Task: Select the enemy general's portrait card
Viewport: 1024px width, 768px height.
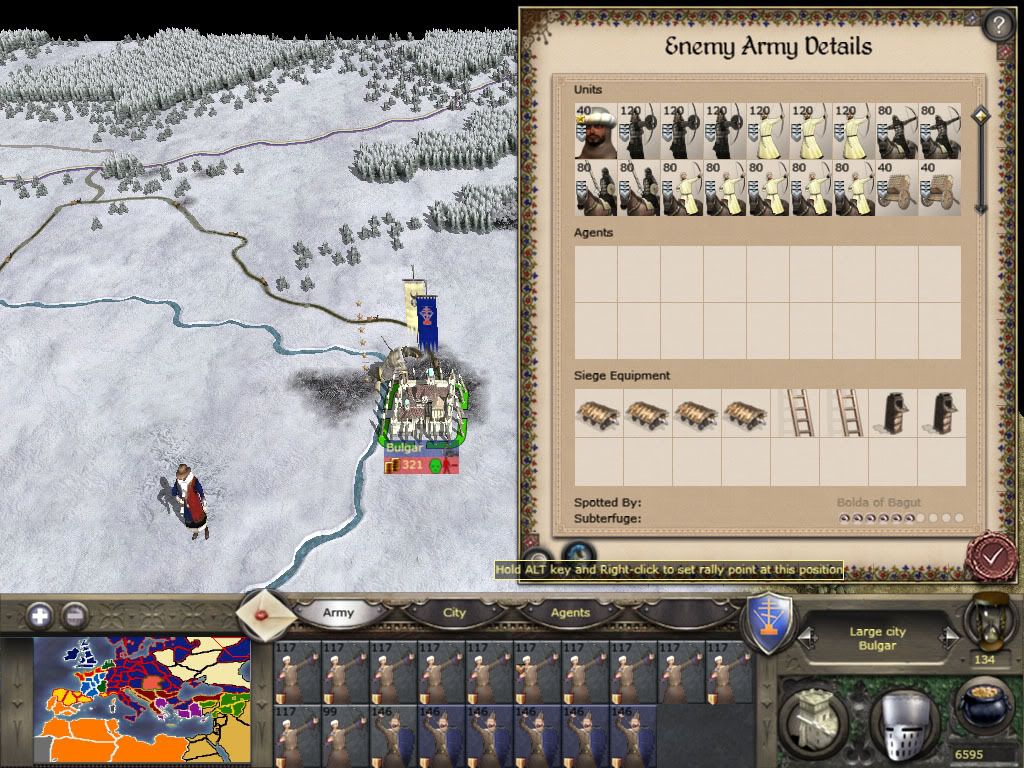Action: coord(596,132)
